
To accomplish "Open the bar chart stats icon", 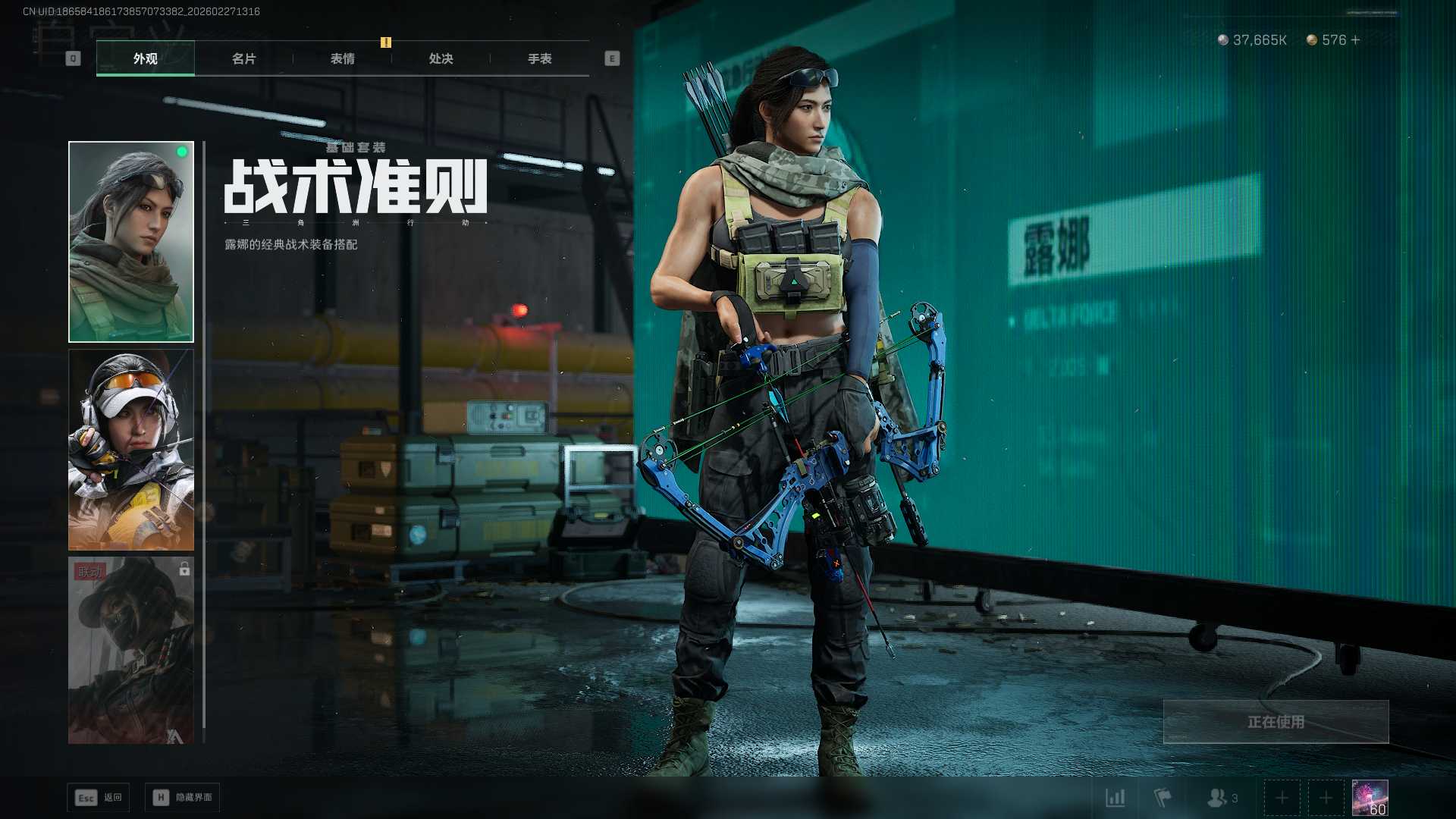I will tap(1115, 798).
